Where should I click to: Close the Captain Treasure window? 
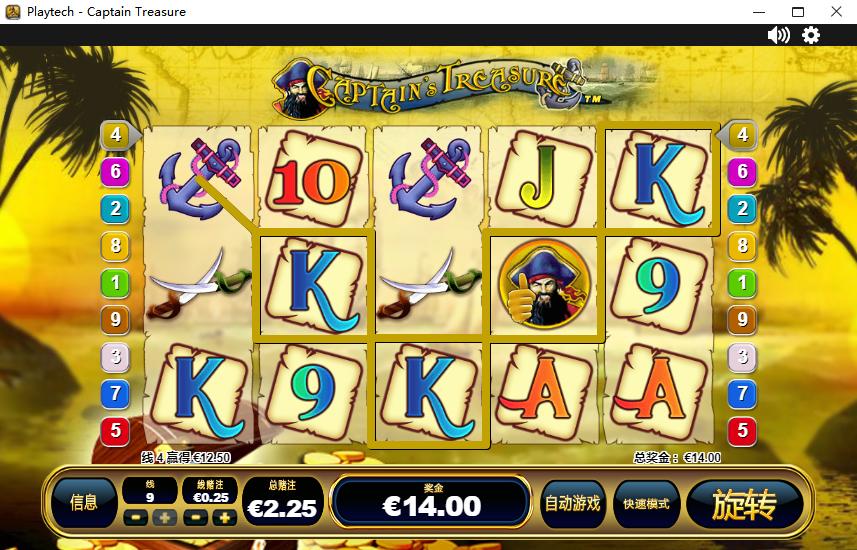click(x=835, y=12)
